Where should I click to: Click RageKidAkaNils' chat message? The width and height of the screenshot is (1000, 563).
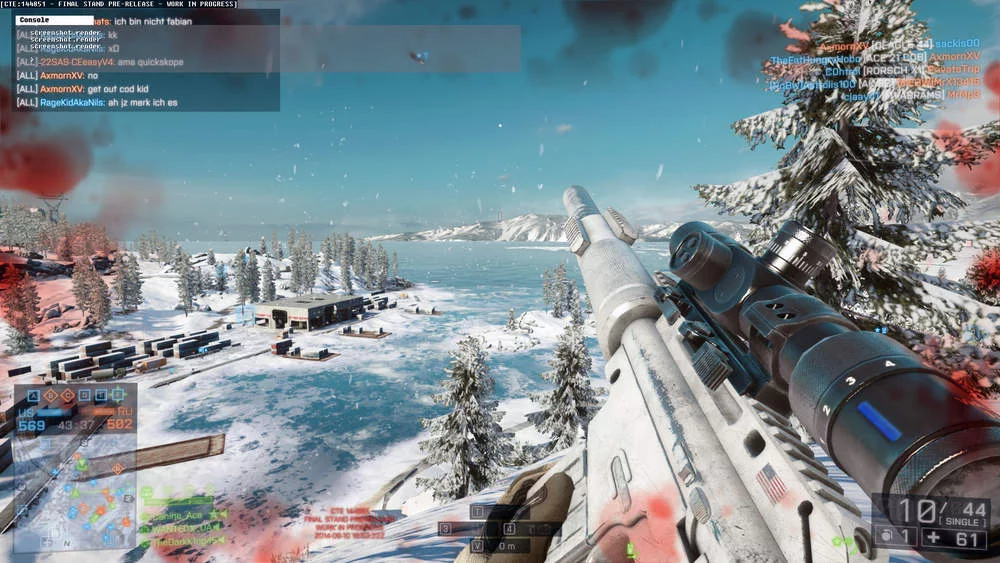click(108, 102)
